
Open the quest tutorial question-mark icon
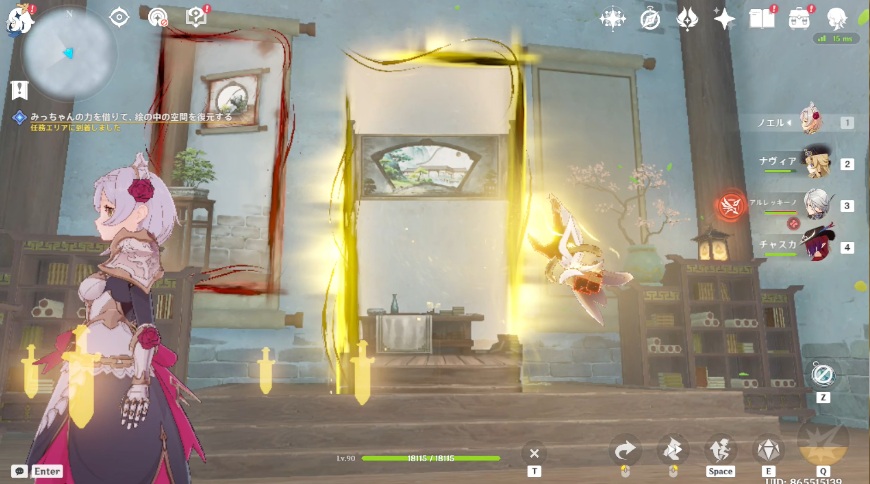click(x=197, y=16)
